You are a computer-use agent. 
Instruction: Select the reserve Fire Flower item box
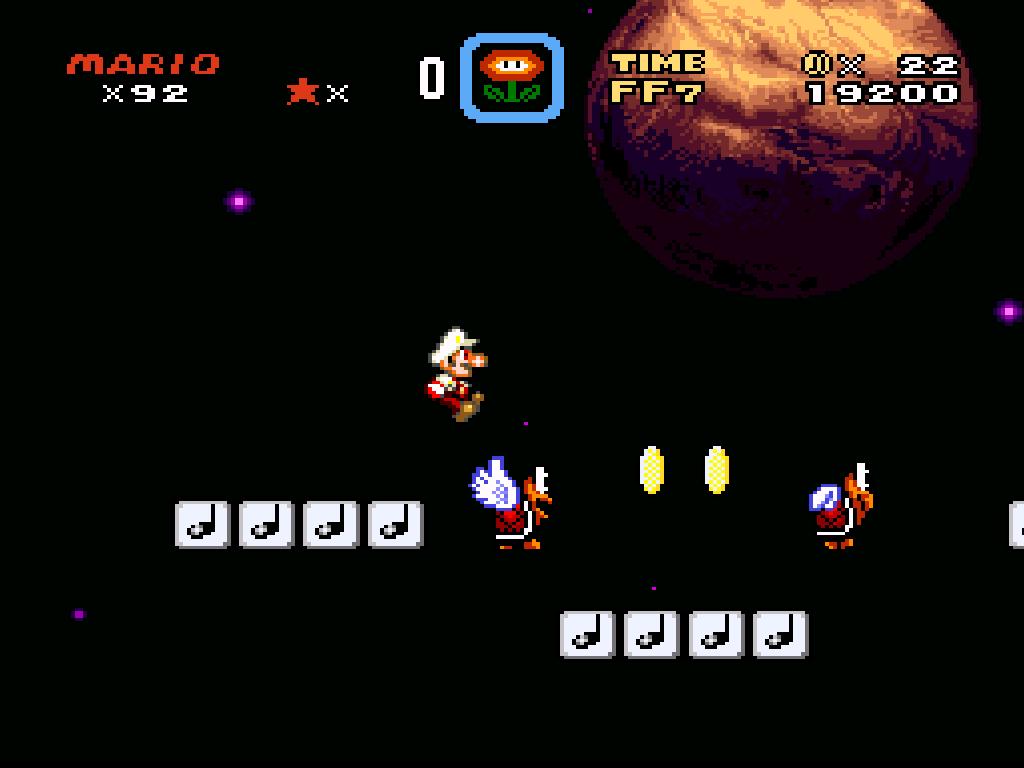pos(511,77)
